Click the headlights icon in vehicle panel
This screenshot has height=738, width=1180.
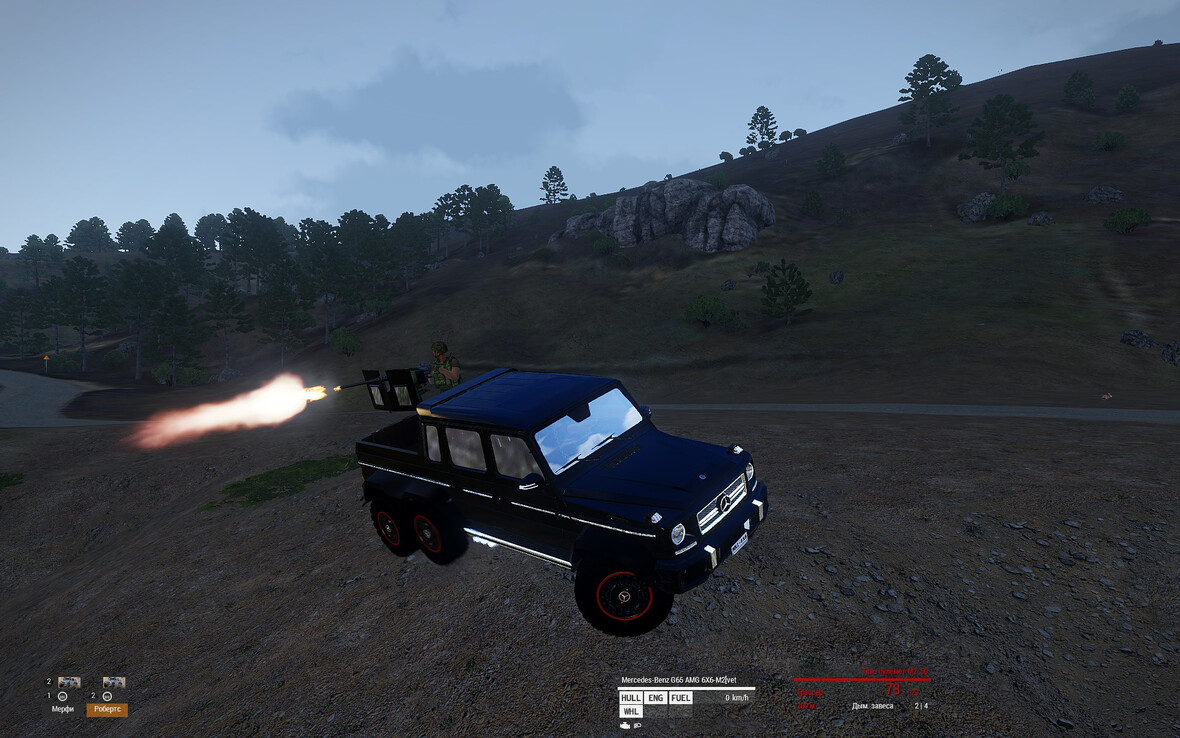tap(637, 725)
